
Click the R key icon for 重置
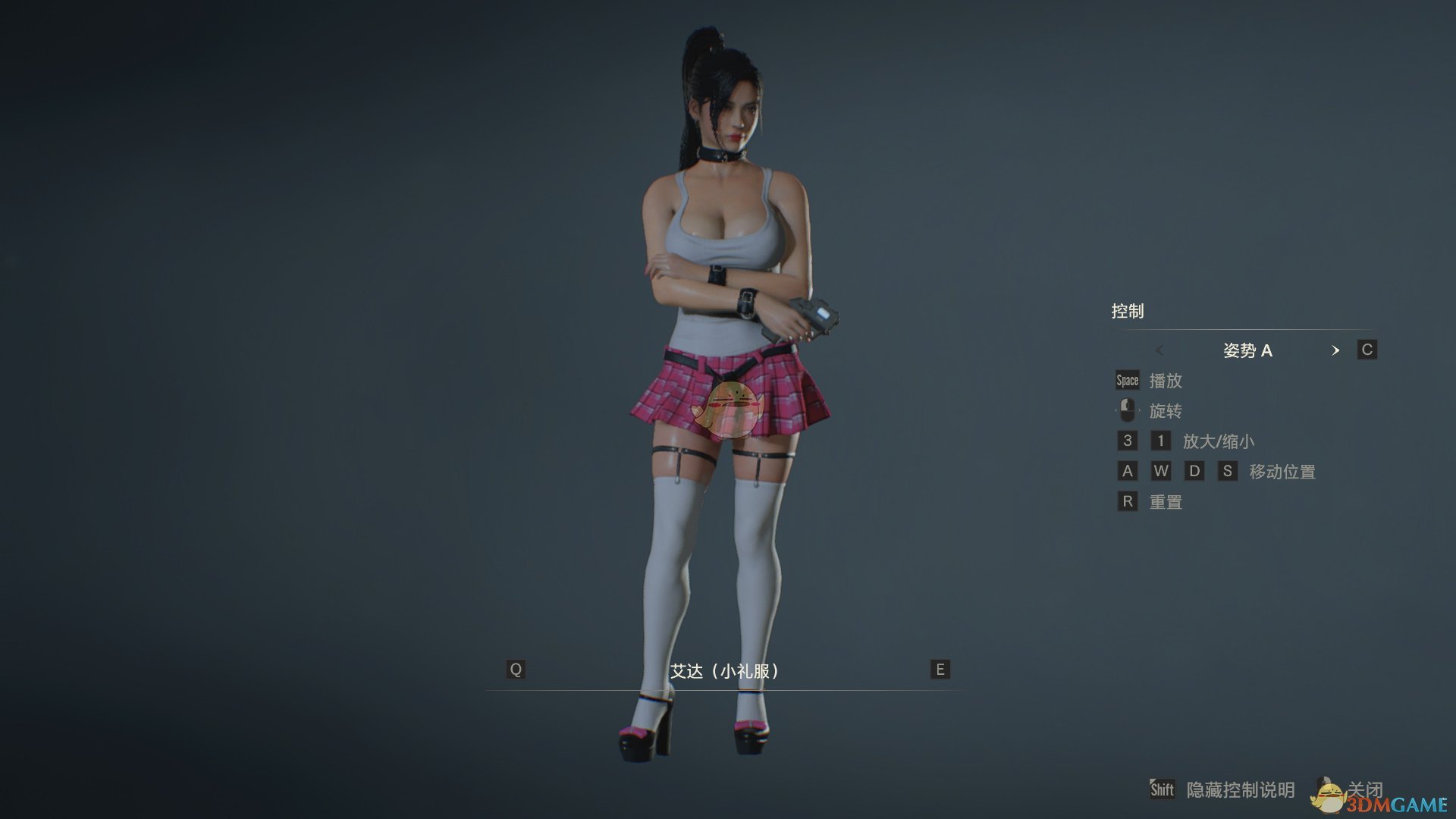click(1128, 501)
